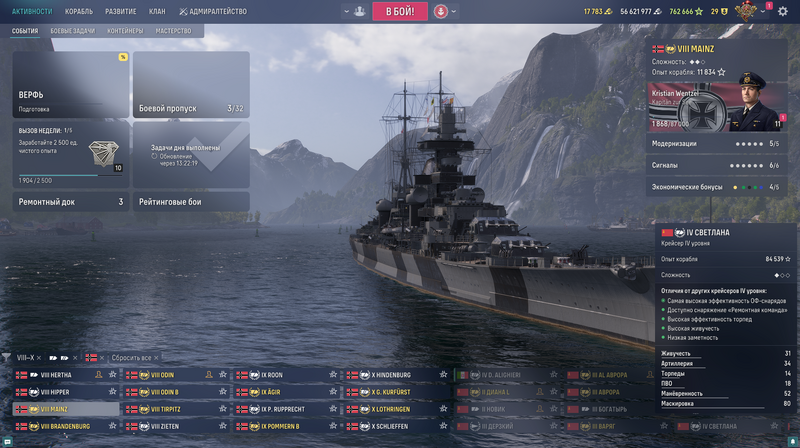Open the Адмиралтейство menu

214,11
